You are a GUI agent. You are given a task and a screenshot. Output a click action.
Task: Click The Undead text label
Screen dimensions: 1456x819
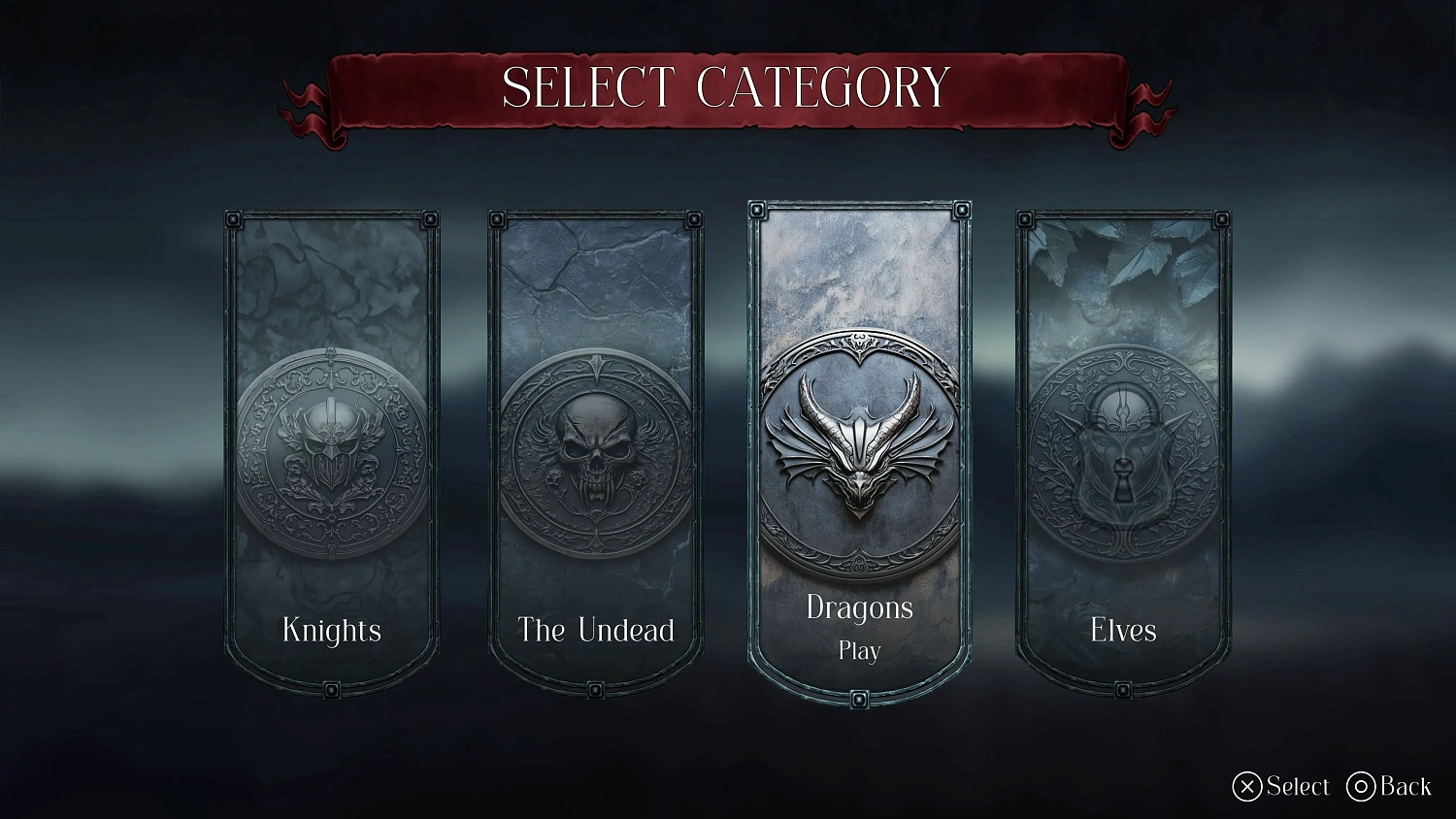[x=595, y=631]
